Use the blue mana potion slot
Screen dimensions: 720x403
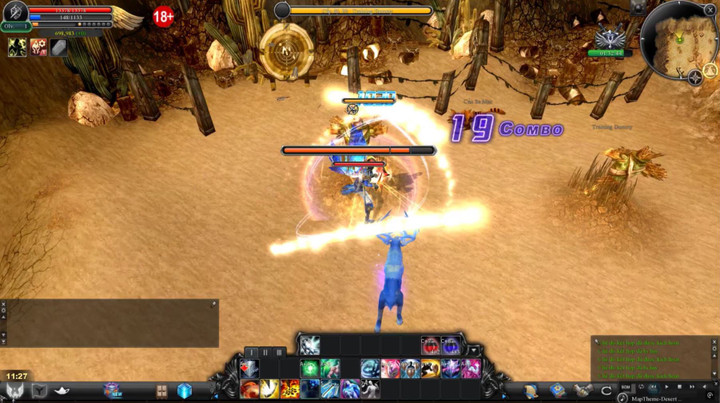click(451, 346)
